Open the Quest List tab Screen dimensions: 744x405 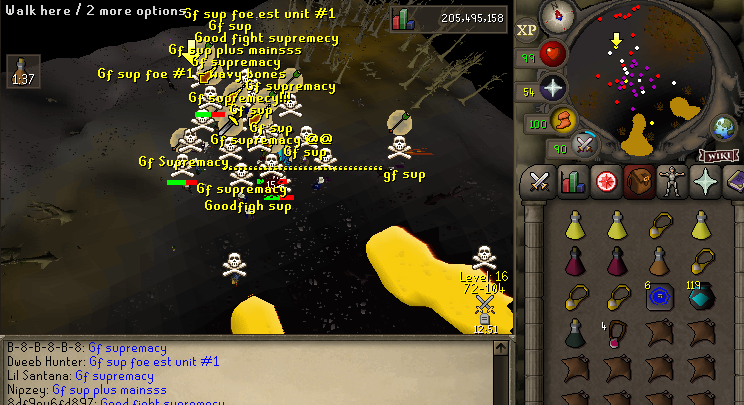pos(606,182)
